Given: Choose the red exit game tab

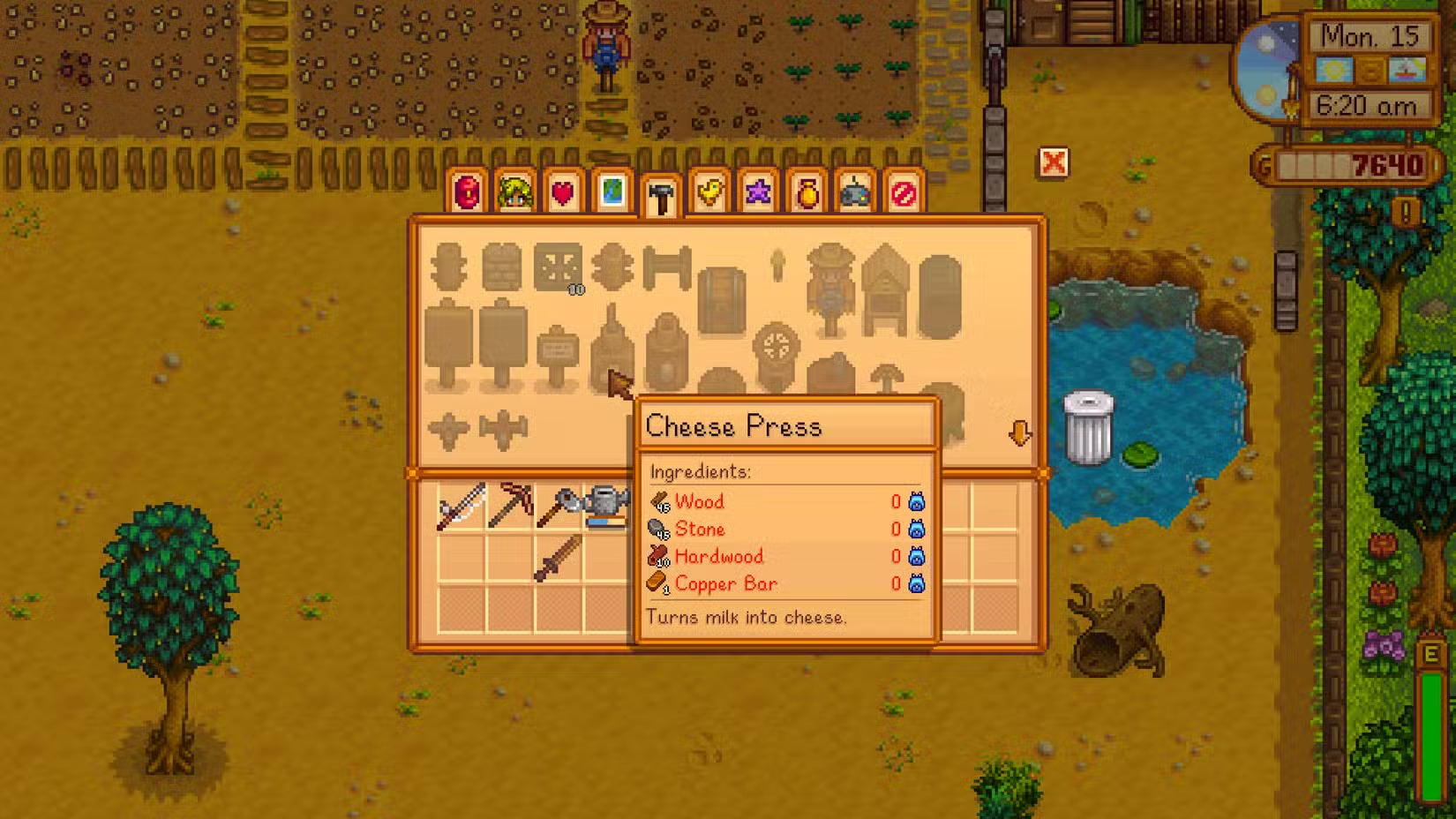Looking at the screenshot, I should [x=904, y=192].
